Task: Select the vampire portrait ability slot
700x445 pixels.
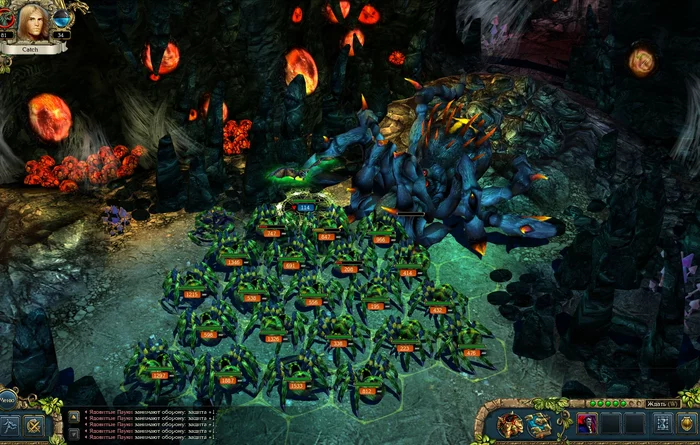Action: pyautogui.click(x=587, y=424)
